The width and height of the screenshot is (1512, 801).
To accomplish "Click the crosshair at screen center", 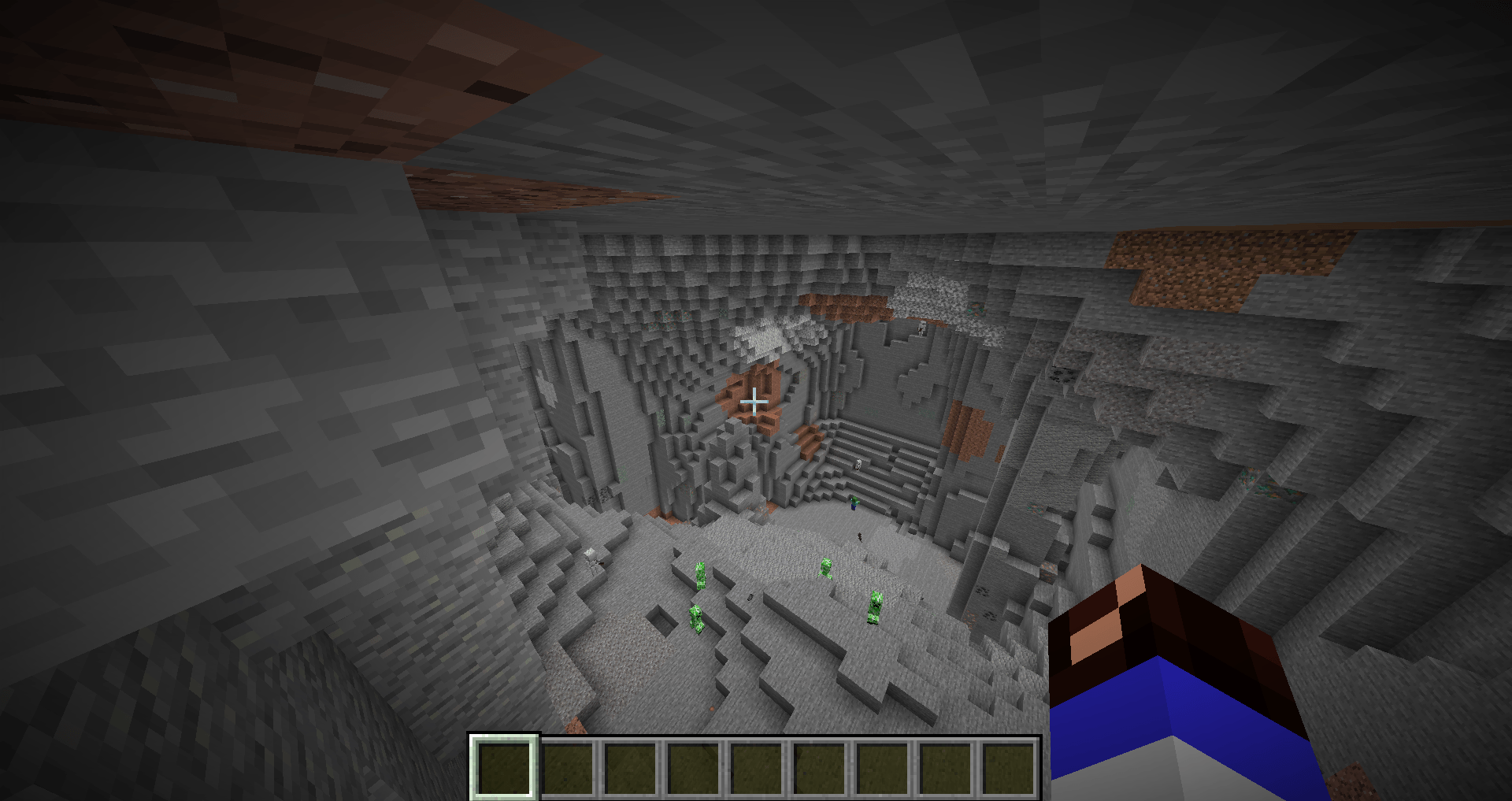I will 756,402.
